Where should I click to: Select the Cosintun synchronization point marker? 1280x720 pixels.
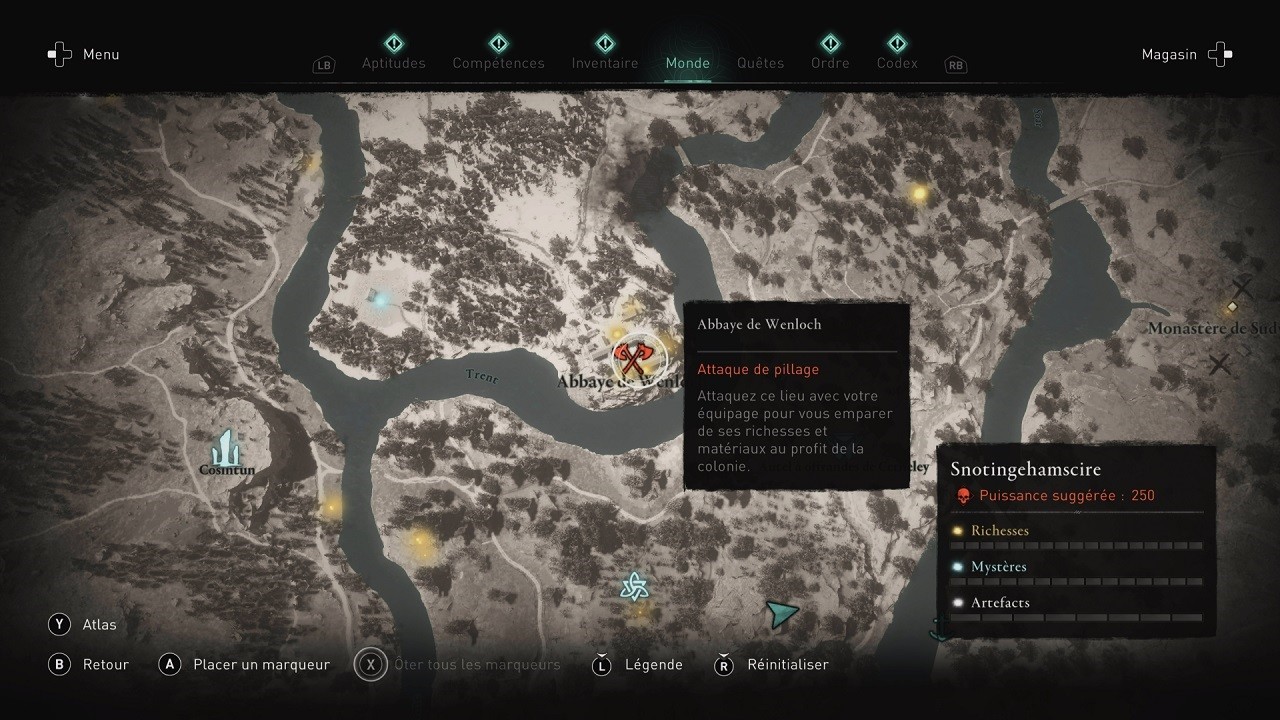point(227,449)
